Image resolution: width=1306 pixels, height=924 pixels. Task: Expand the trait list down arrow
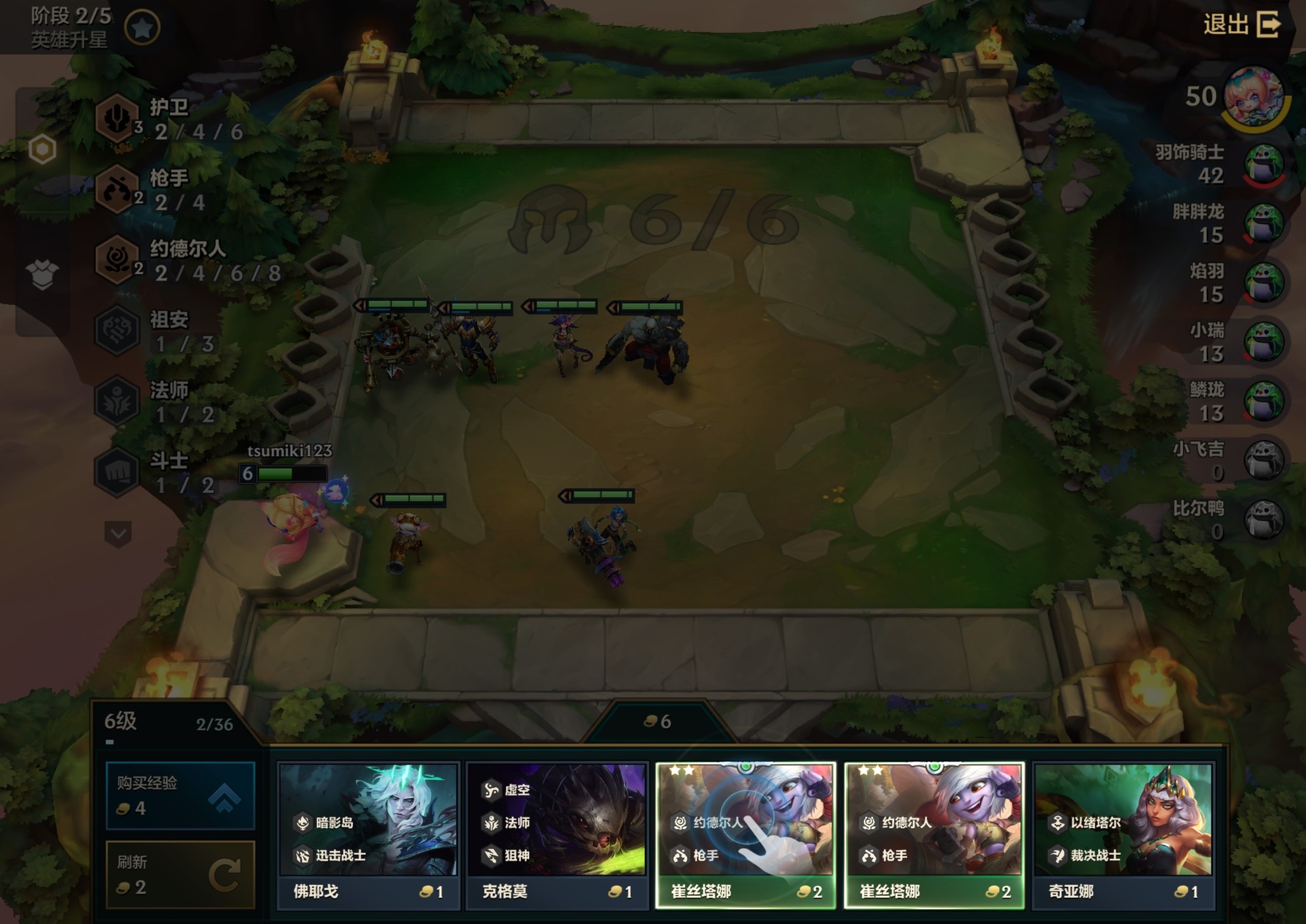coord(118,534)
